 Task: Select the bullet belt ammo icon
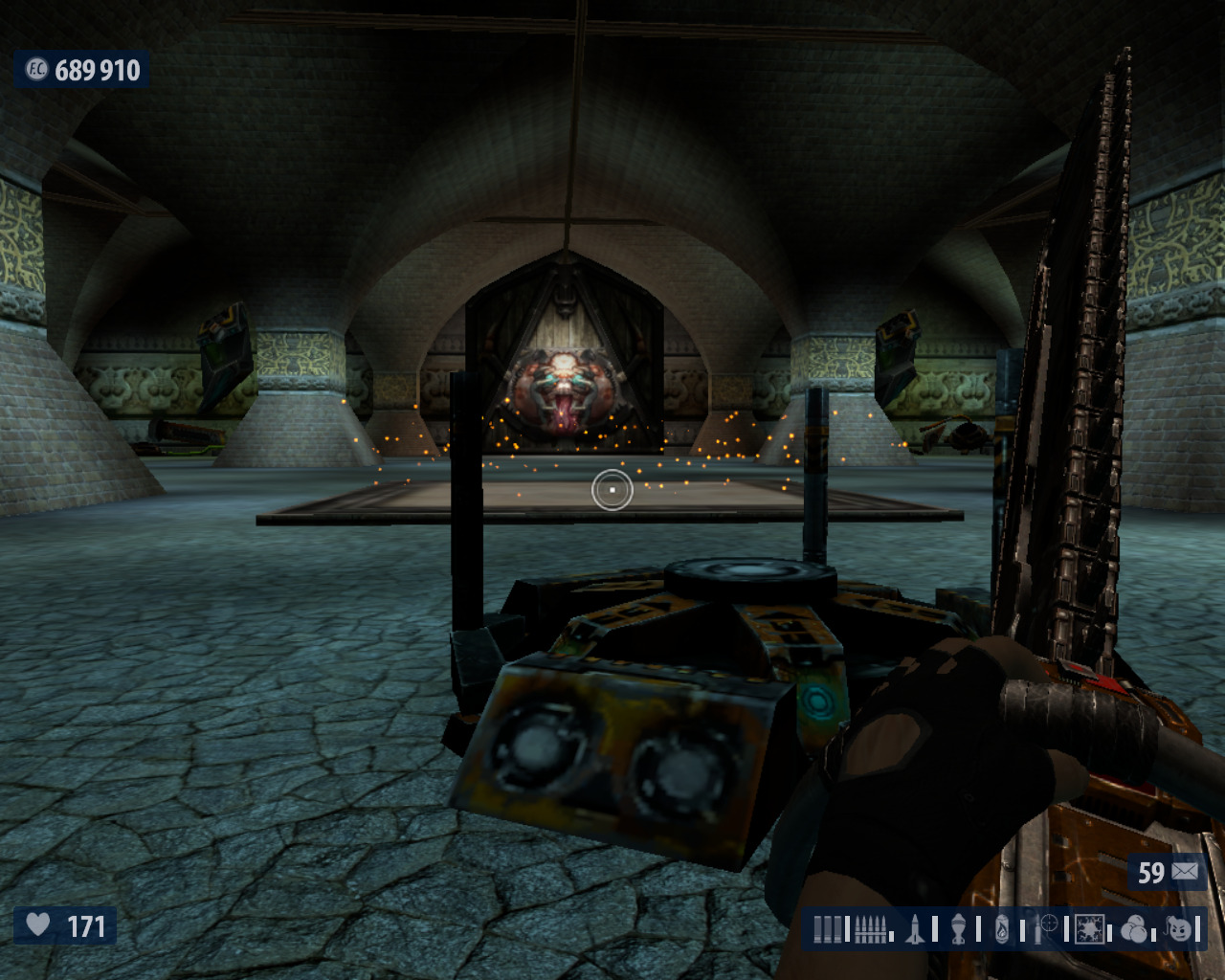click(871, 928)
